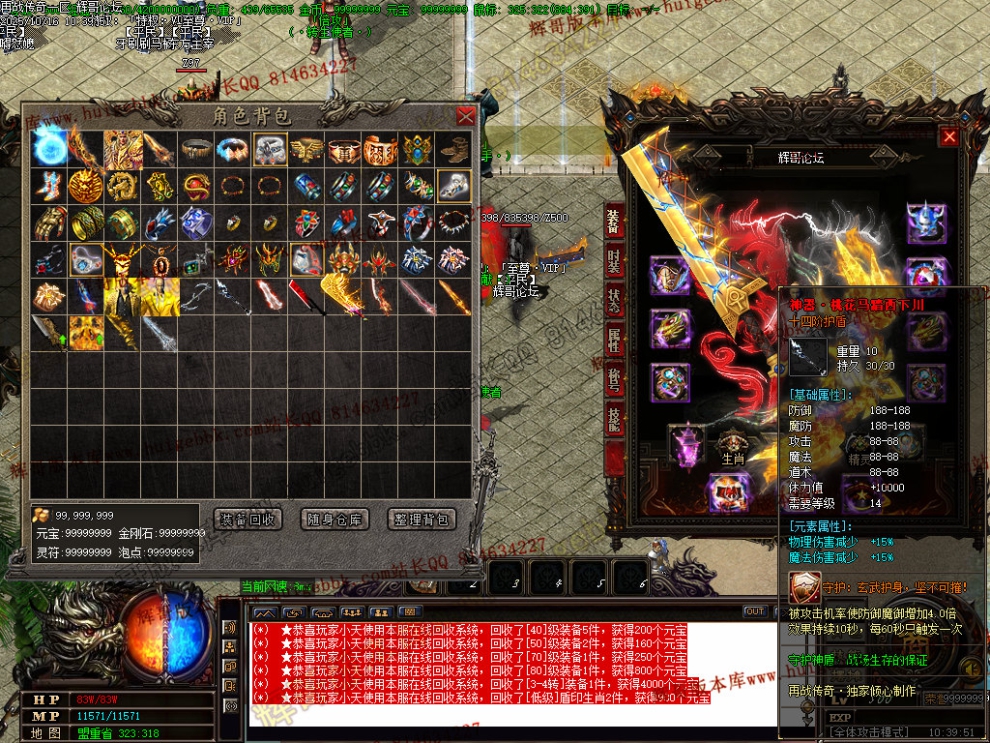Sort items with the 整理背包 button
Viewport: 990px width, 743px height.
(421, 519)
